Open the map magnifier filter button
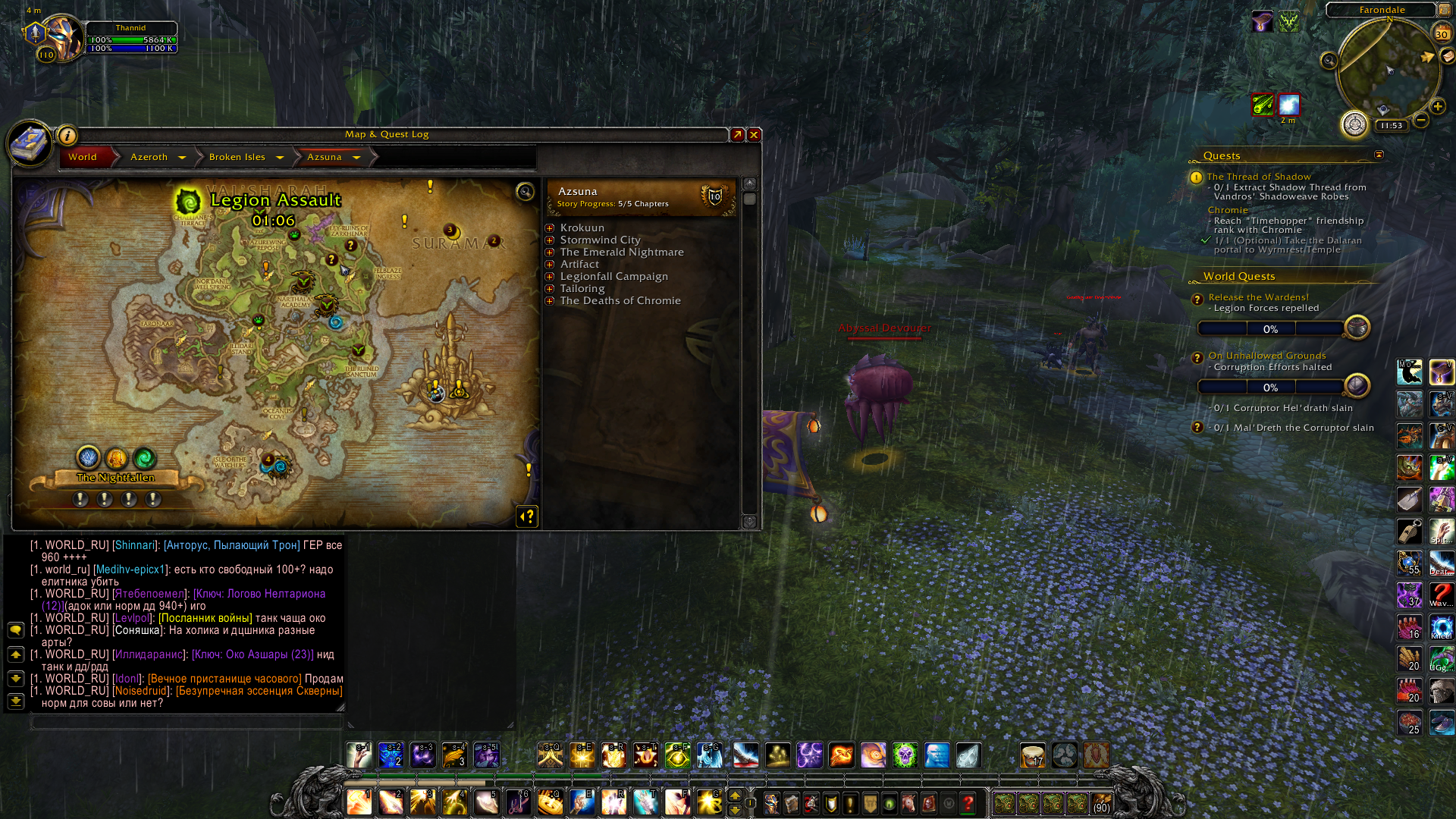This screenshot has width=1456, height=819. [x=525, y=192]
